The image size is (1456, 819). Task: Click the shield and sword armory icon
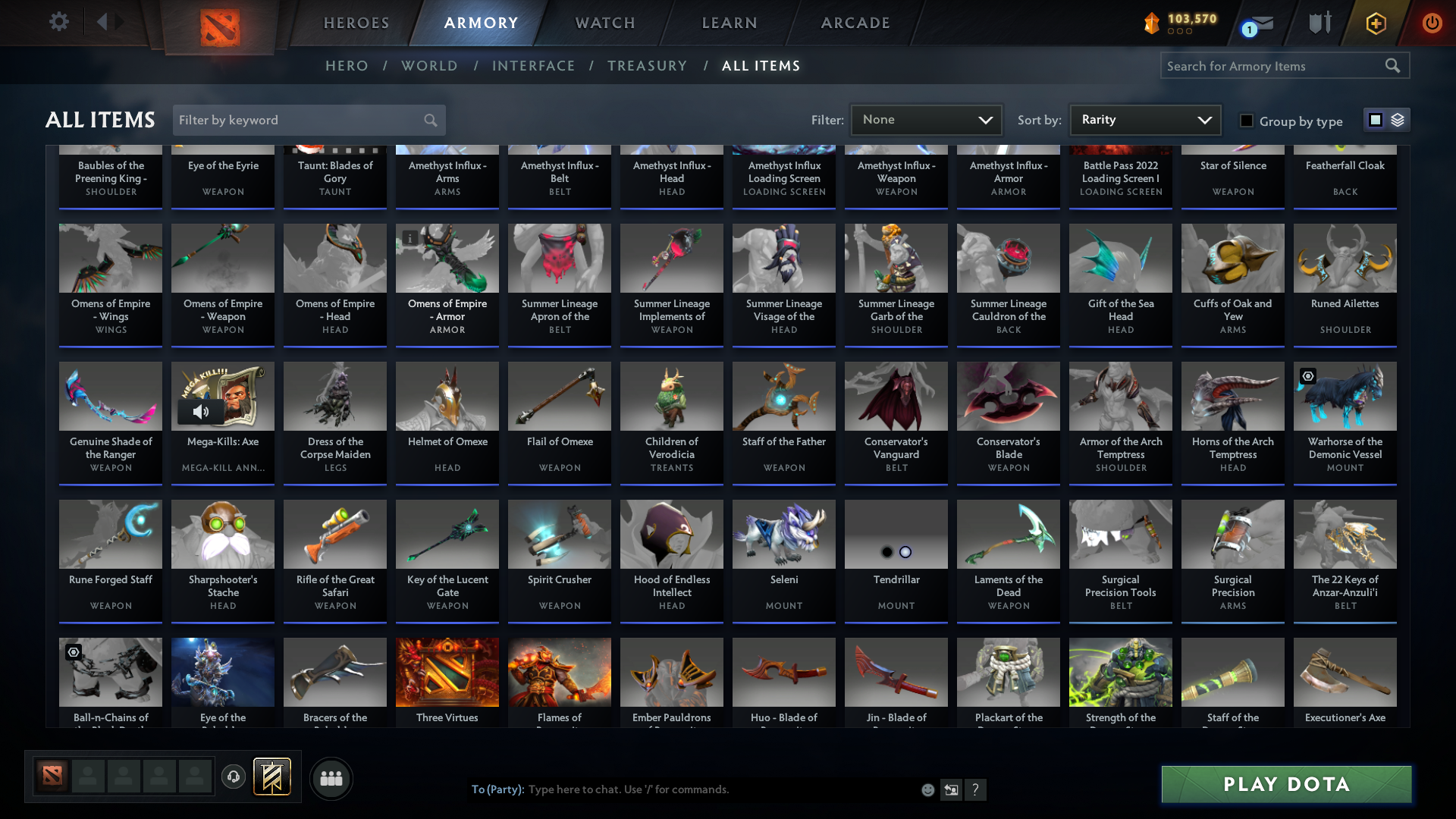click(x=1319, y=23)
